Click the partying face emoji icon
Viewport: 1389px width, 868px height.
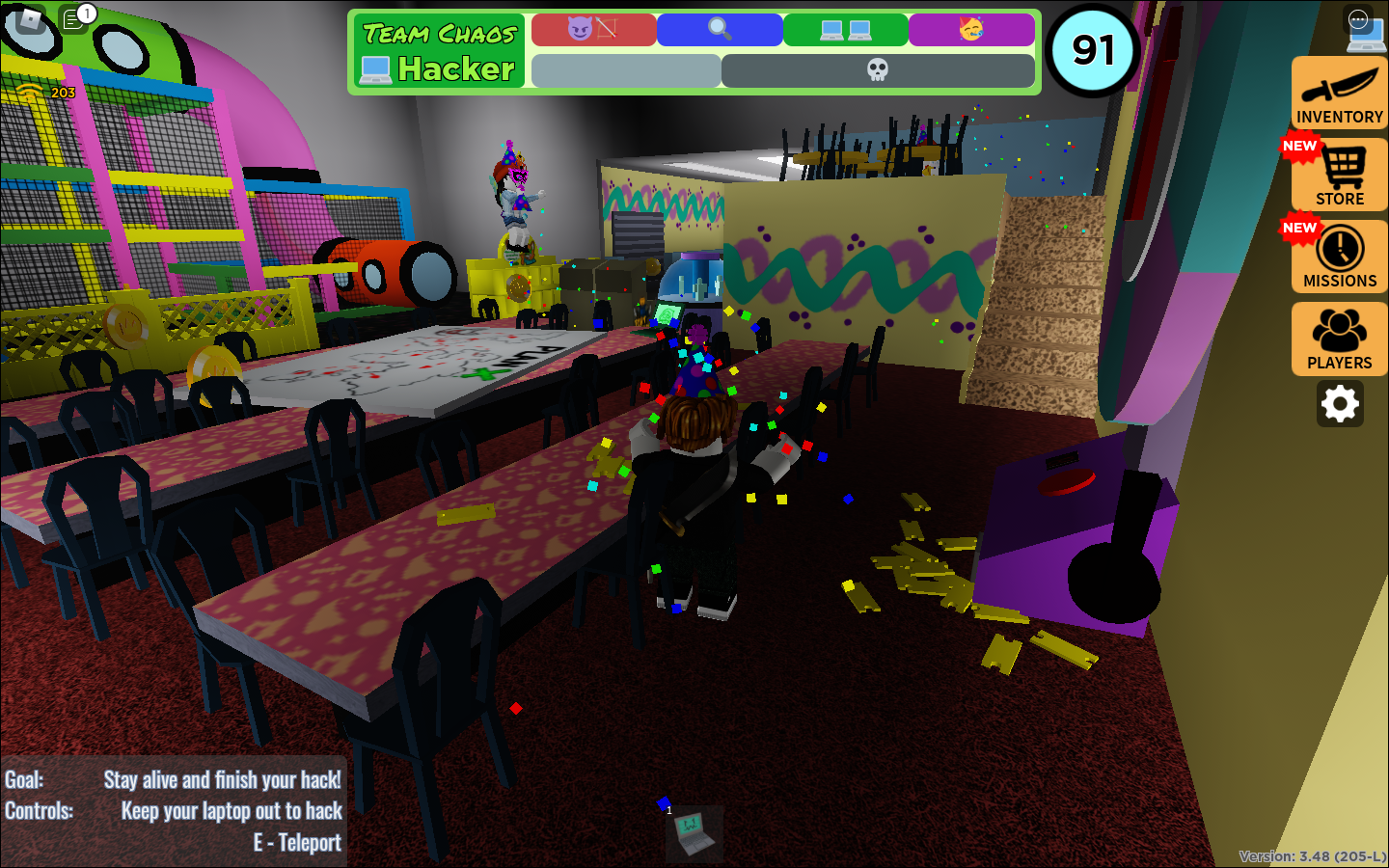pyautogui.click(x=970, y=29)
